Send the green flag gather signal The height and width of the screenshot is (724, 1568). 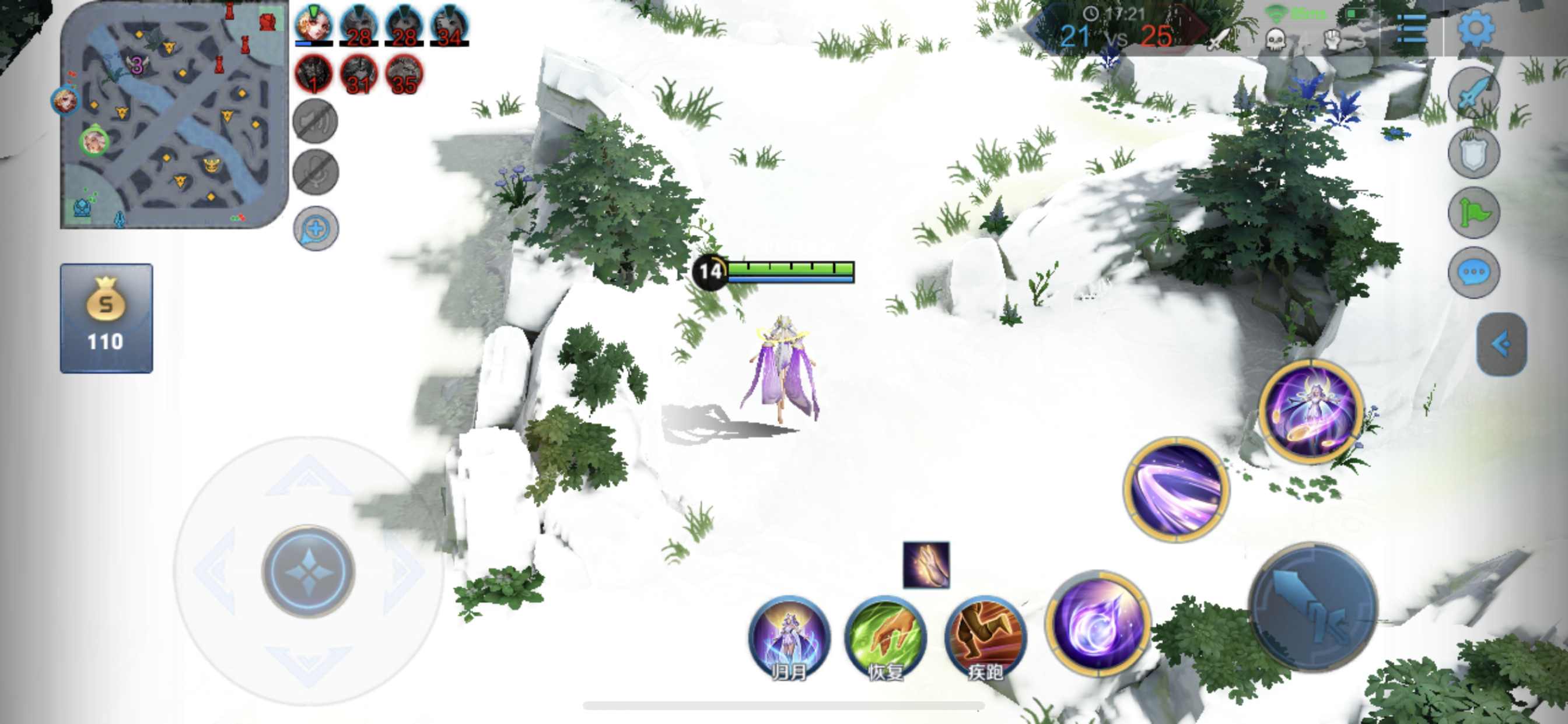1473,213
